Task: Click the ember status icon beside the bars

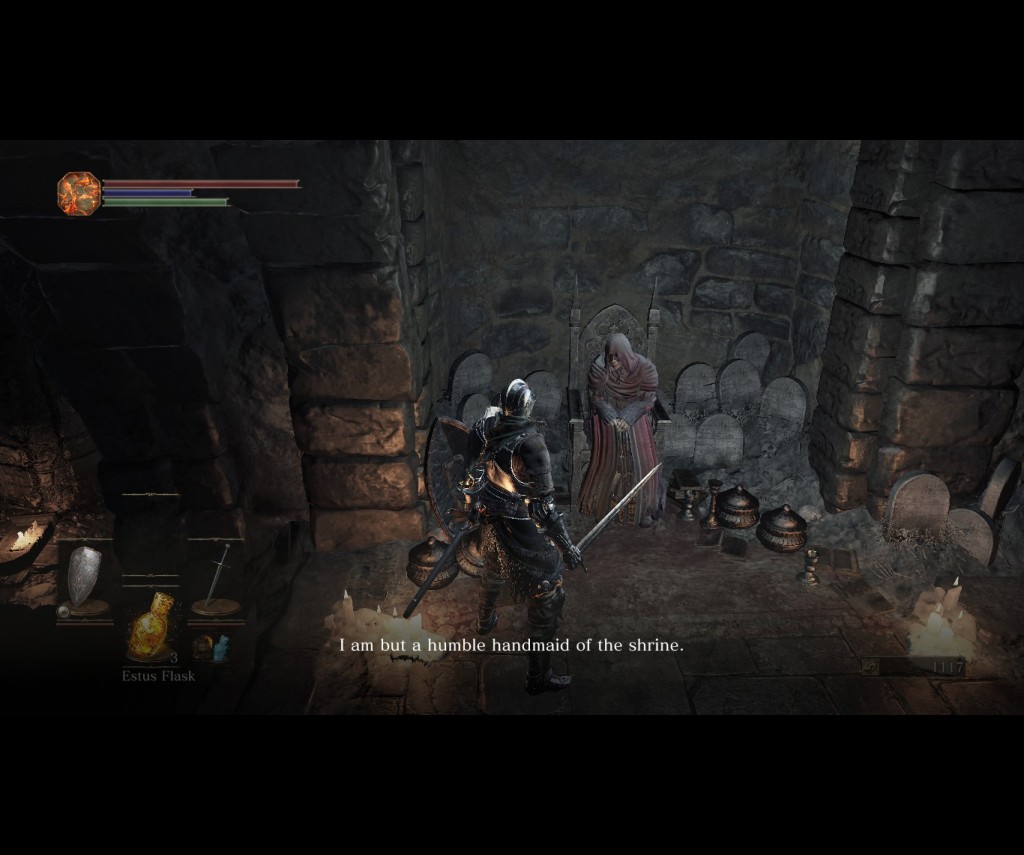Action: tap(78, 192)
